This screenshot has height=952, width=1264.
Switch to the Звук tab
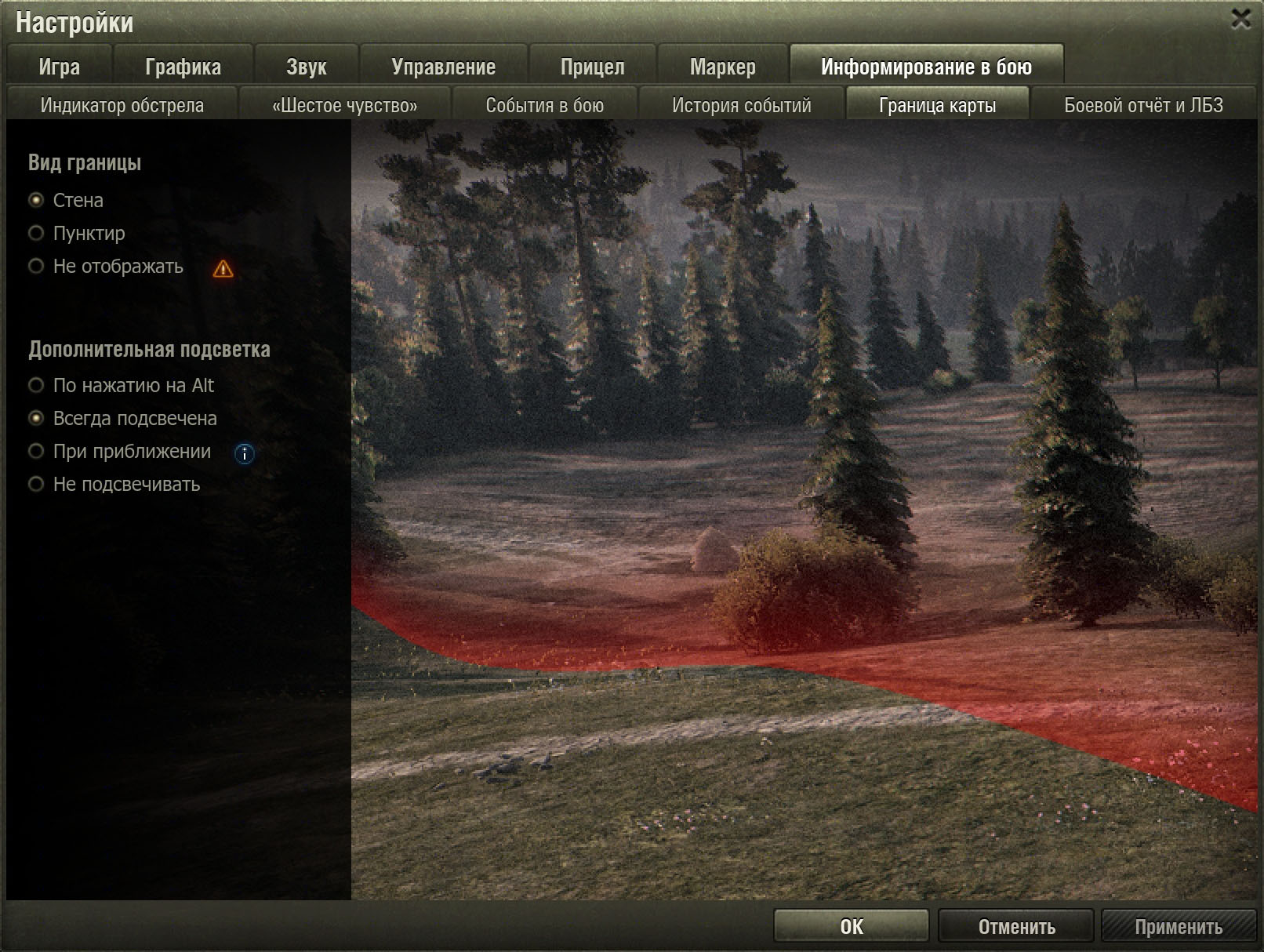[x=306, y=67]
